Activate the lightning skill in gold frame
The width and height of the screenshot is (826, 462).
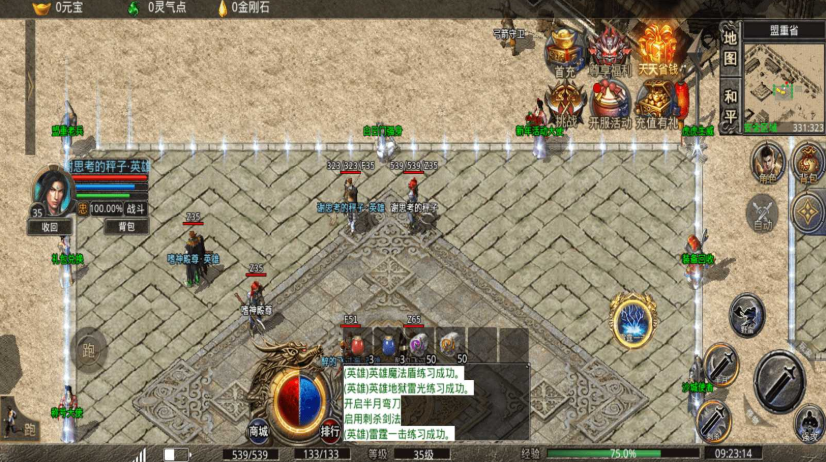click(633, 321)
